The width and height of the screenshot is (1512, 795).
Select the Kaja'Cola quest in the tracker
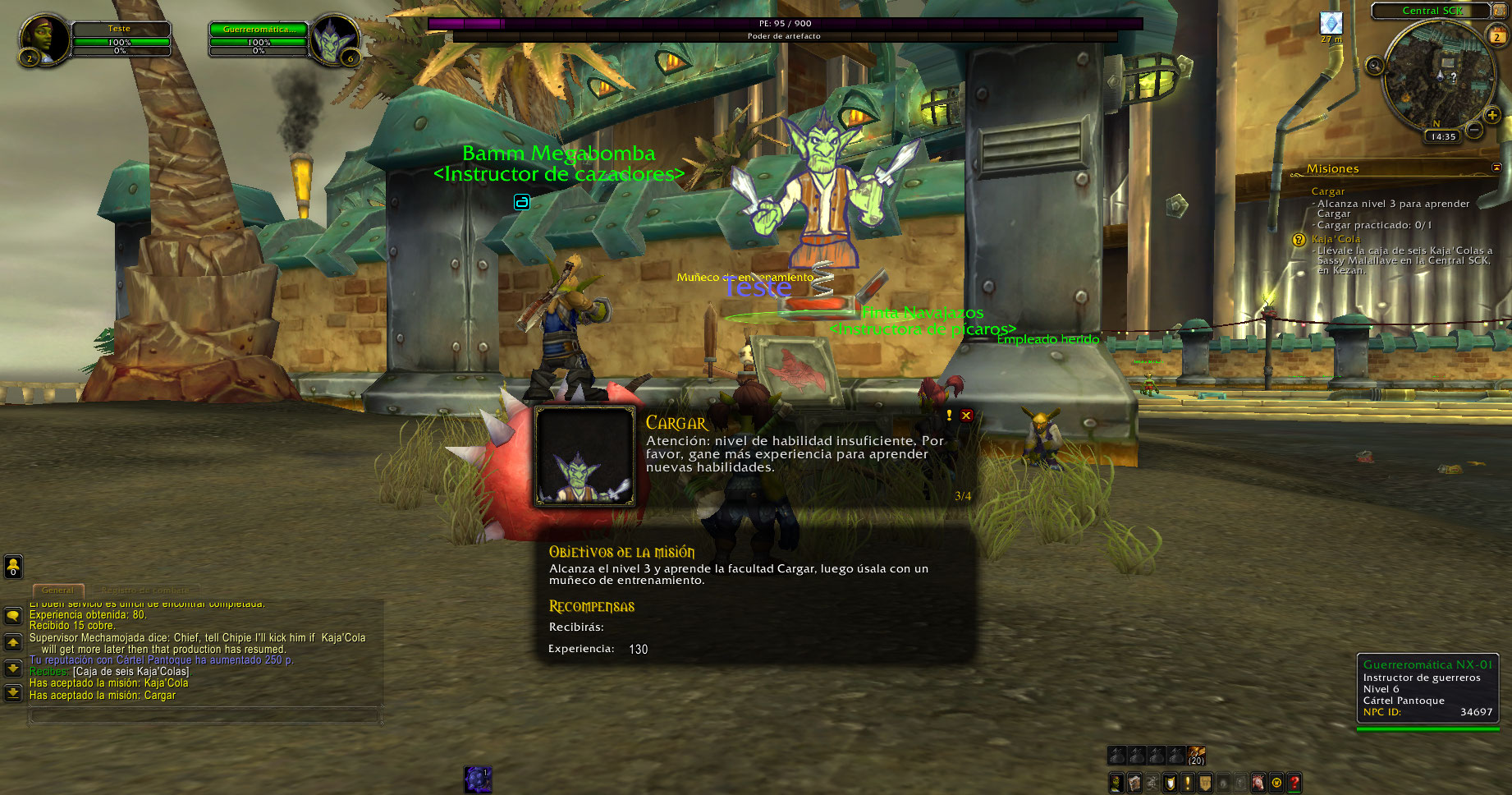click(x=1336, y=239)
